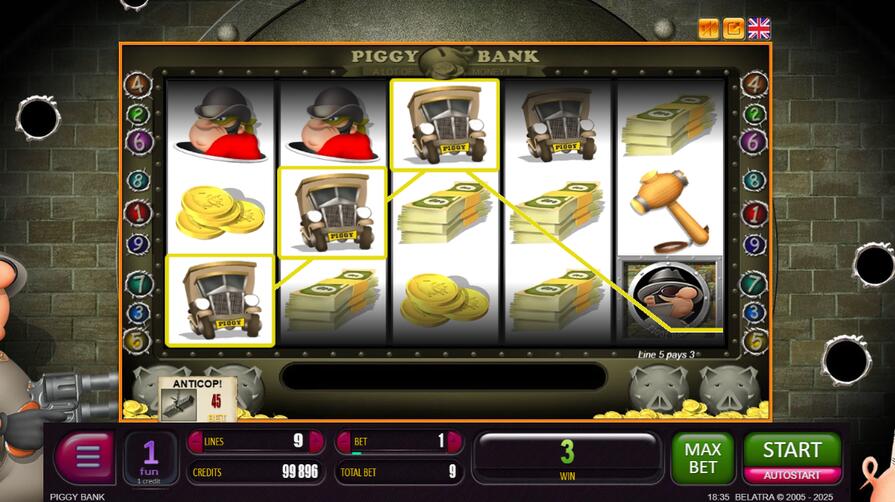Enable AUTOSTART spins
The height and width of the screenshot is (502, 895).
(792, 475)
